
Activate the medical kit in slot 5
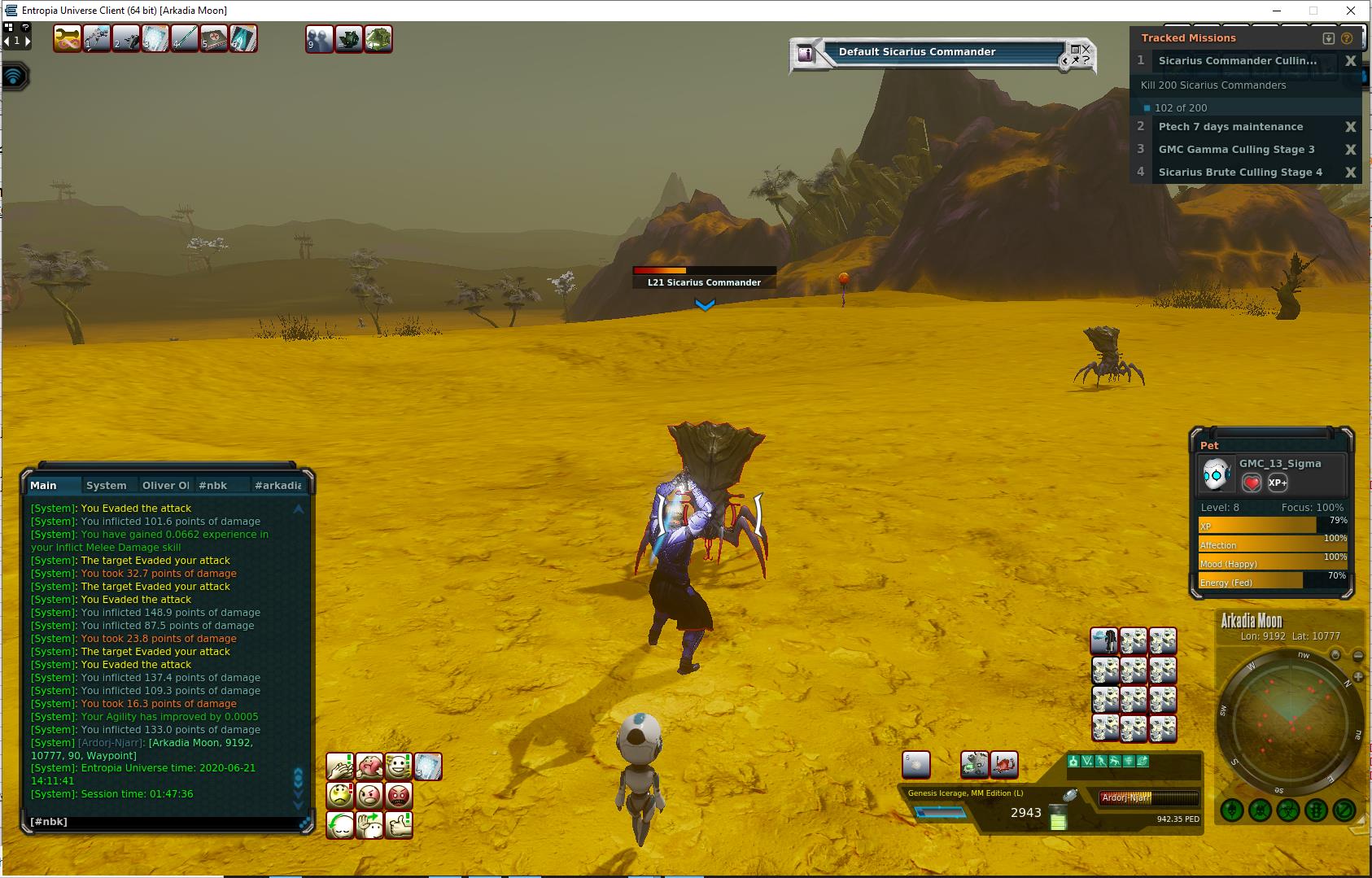214,38
